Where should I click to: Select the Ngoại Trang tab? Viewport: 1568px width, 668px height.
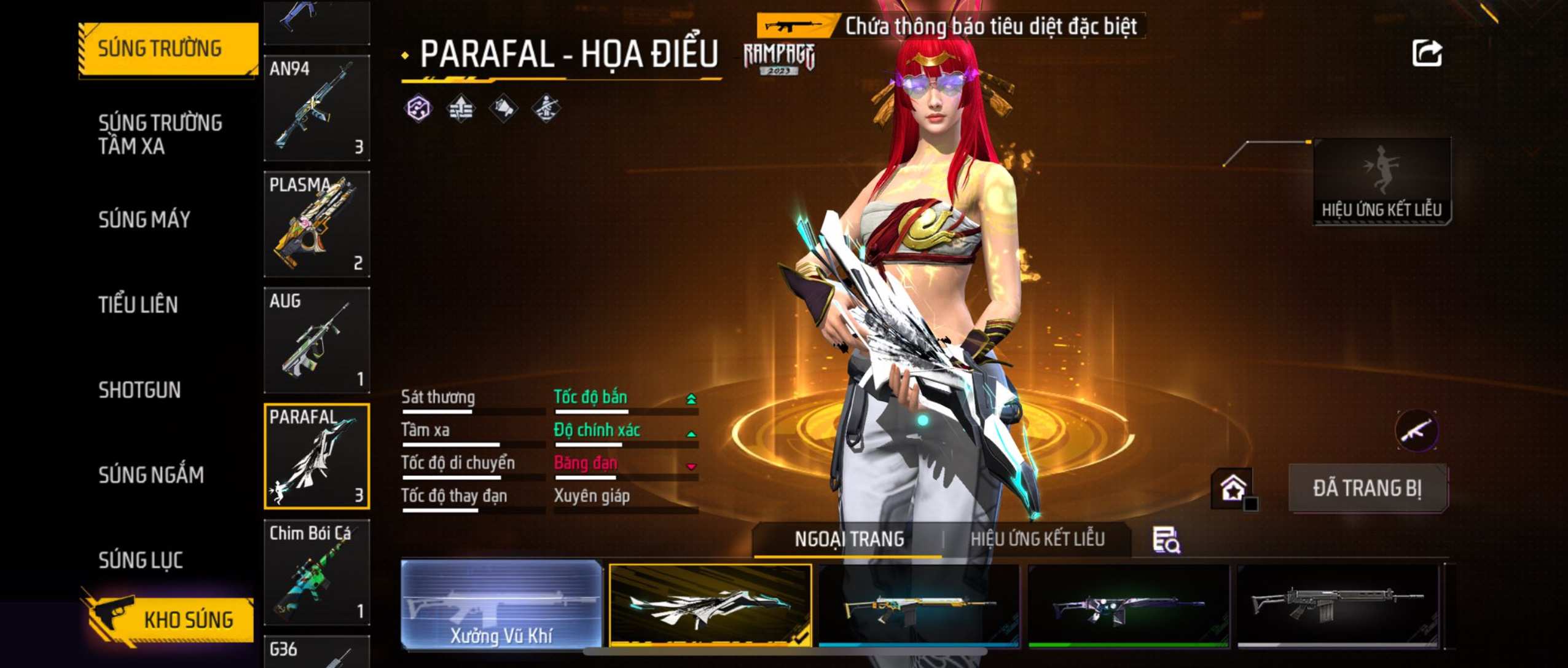849,539
